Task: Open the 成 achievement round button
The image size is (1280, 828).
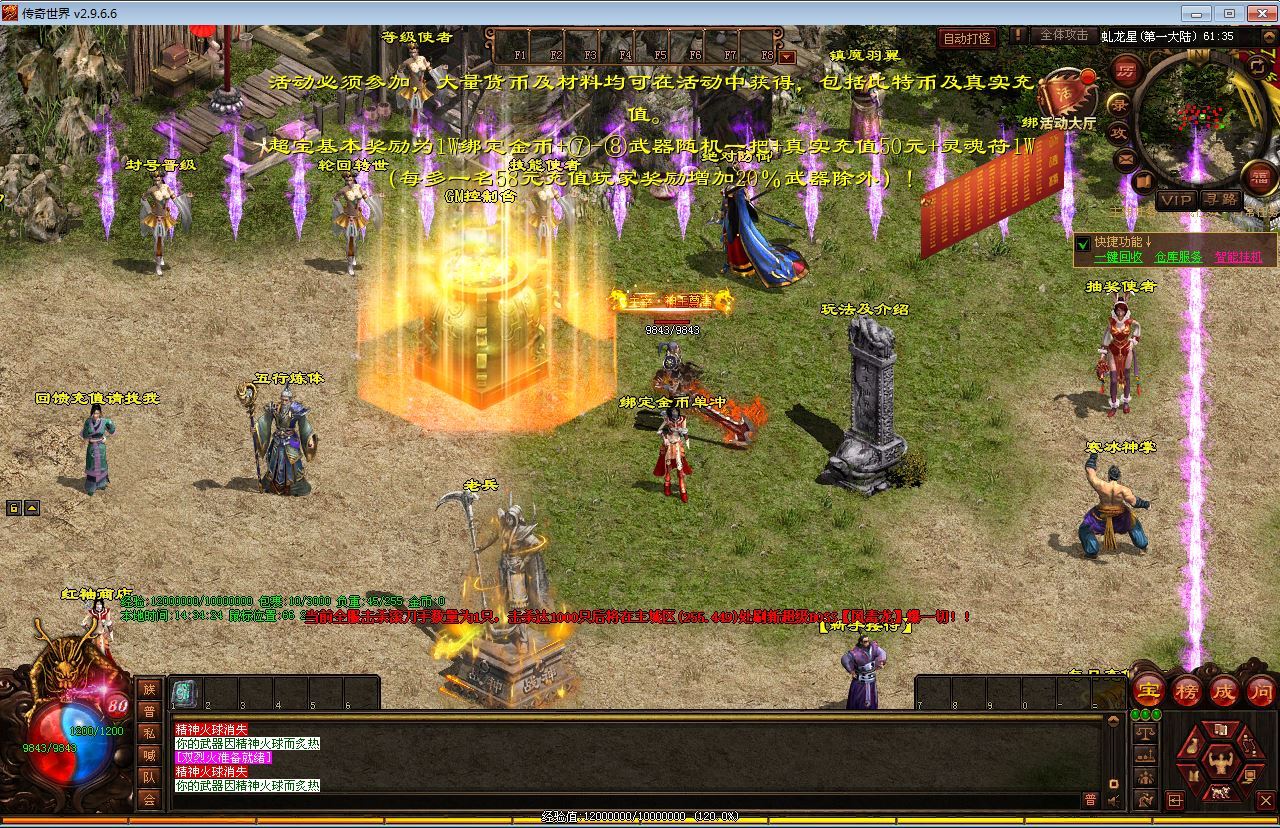Action: pos(1224,690)
